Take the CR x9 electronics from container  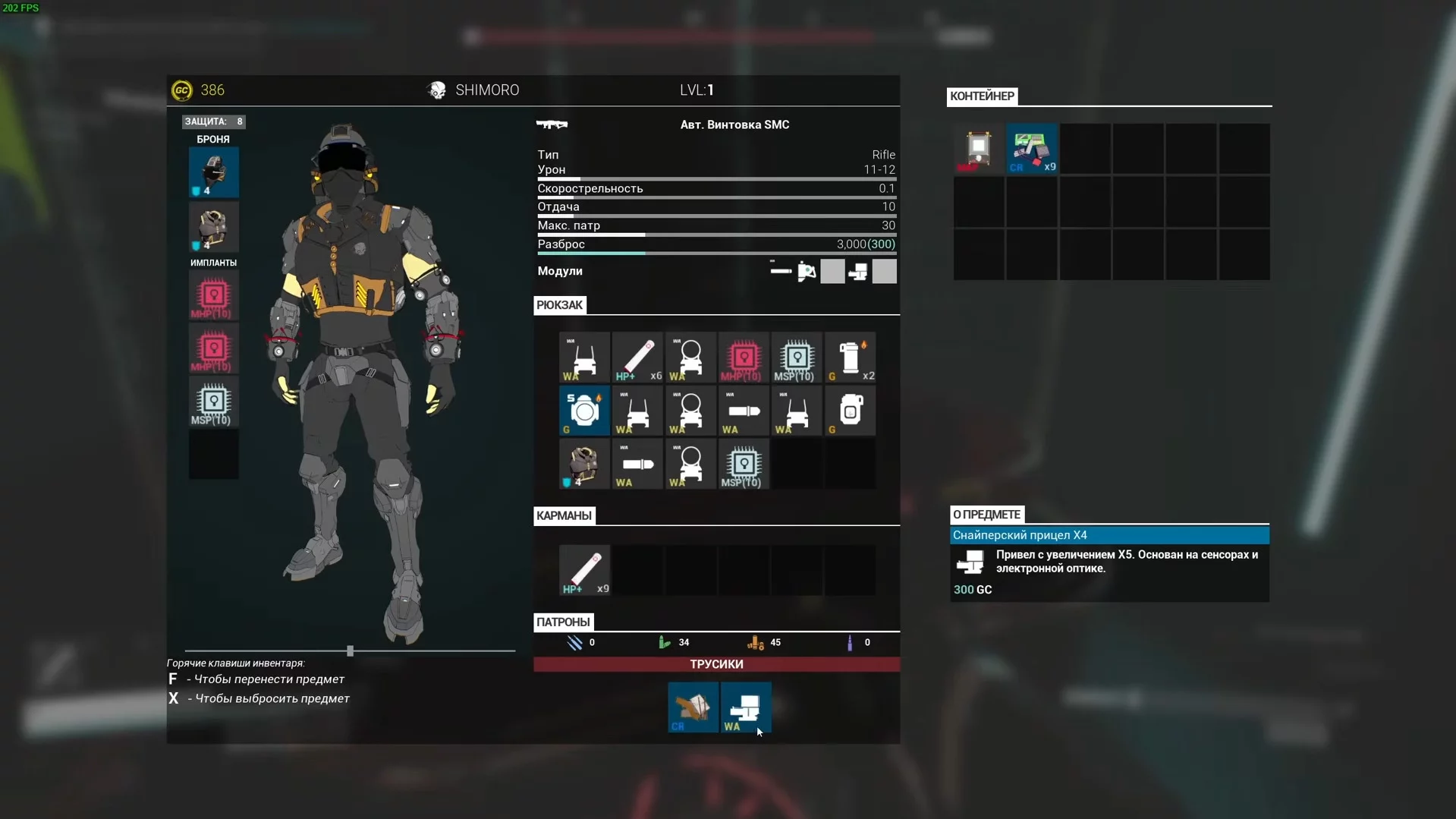1032,149
